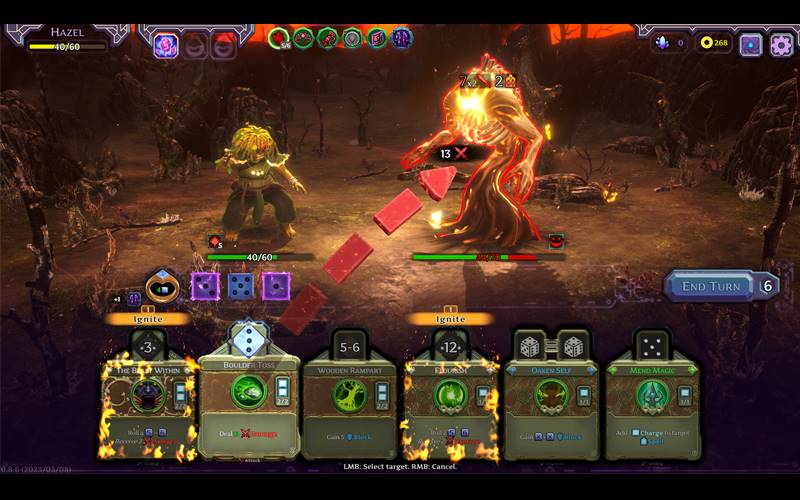800x500 pixels.
Task: Select the golden ring ability icon
Action: (x=163, y=288)
